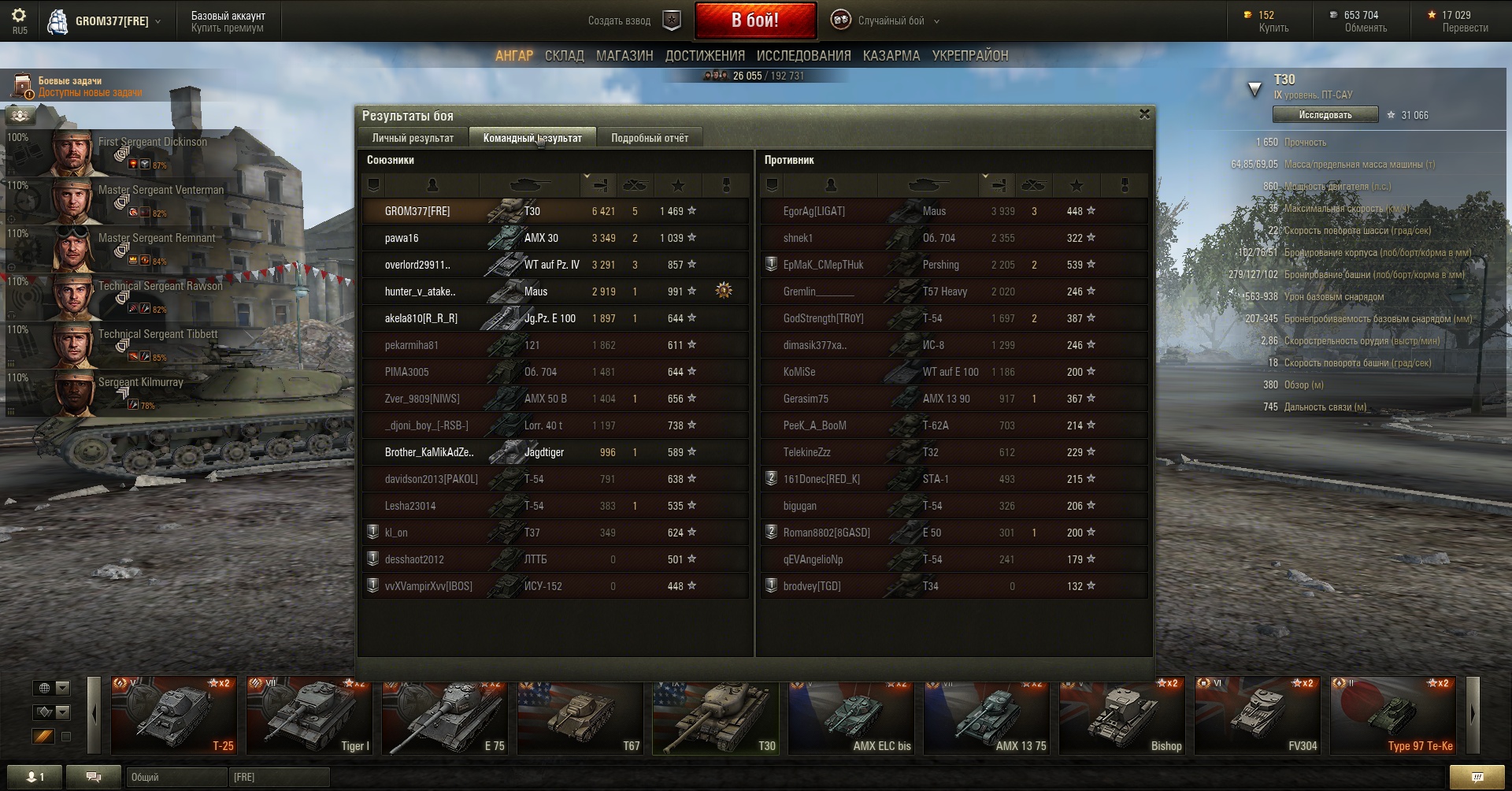Open the КАЗАРМА section

891,56
